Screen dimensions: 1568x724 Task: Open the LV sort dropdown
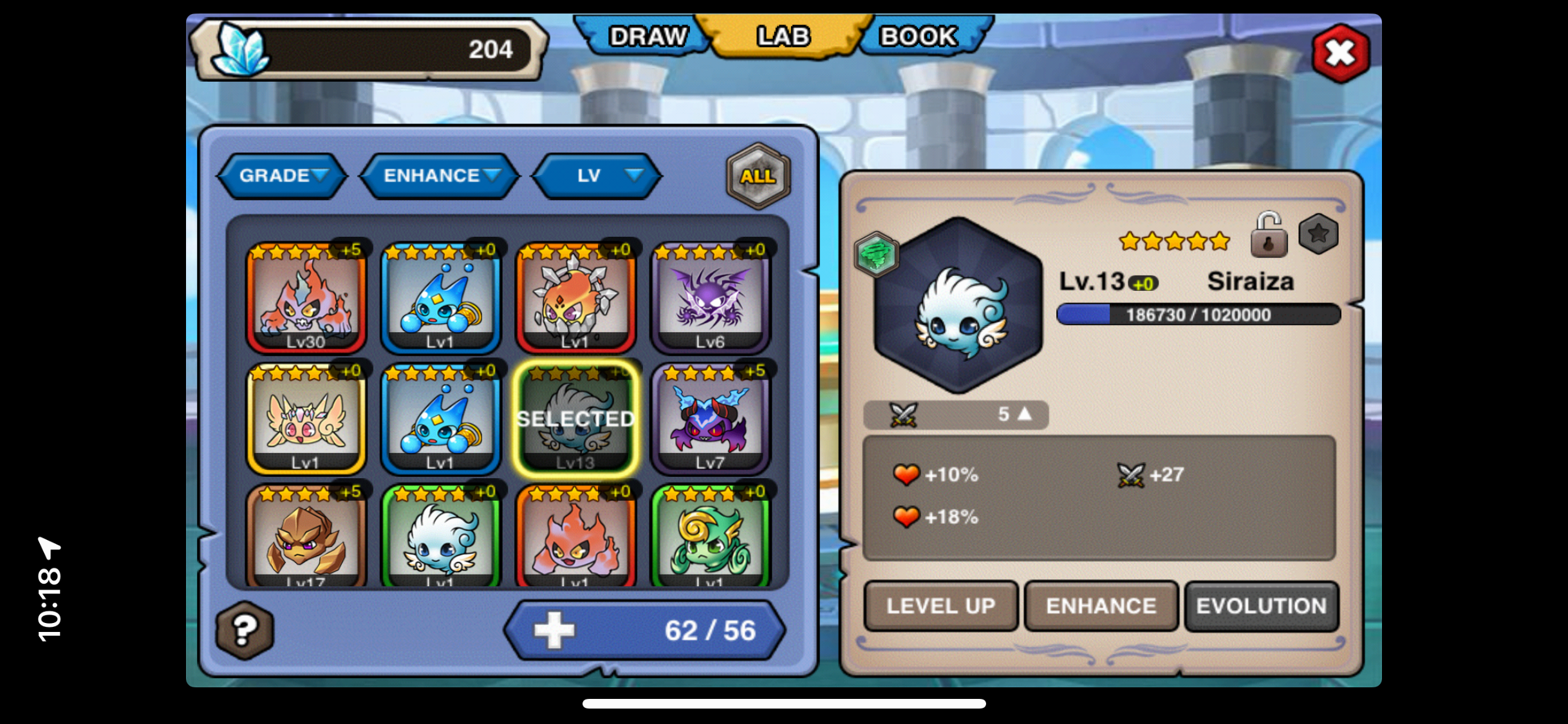[x=597, y=176]
